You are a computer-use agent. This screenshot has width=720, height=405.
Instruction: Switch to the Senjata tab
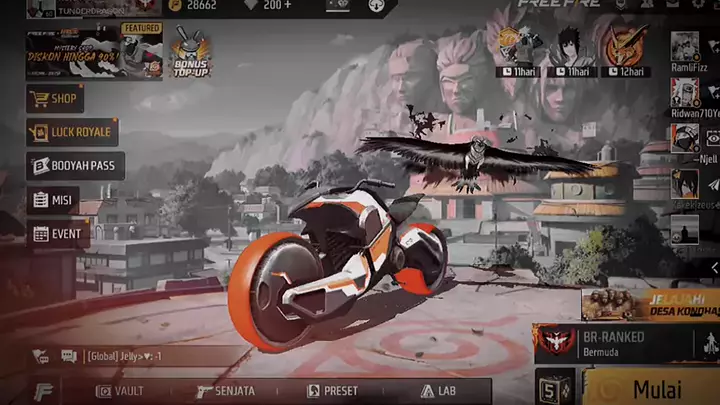pos(225,391)
